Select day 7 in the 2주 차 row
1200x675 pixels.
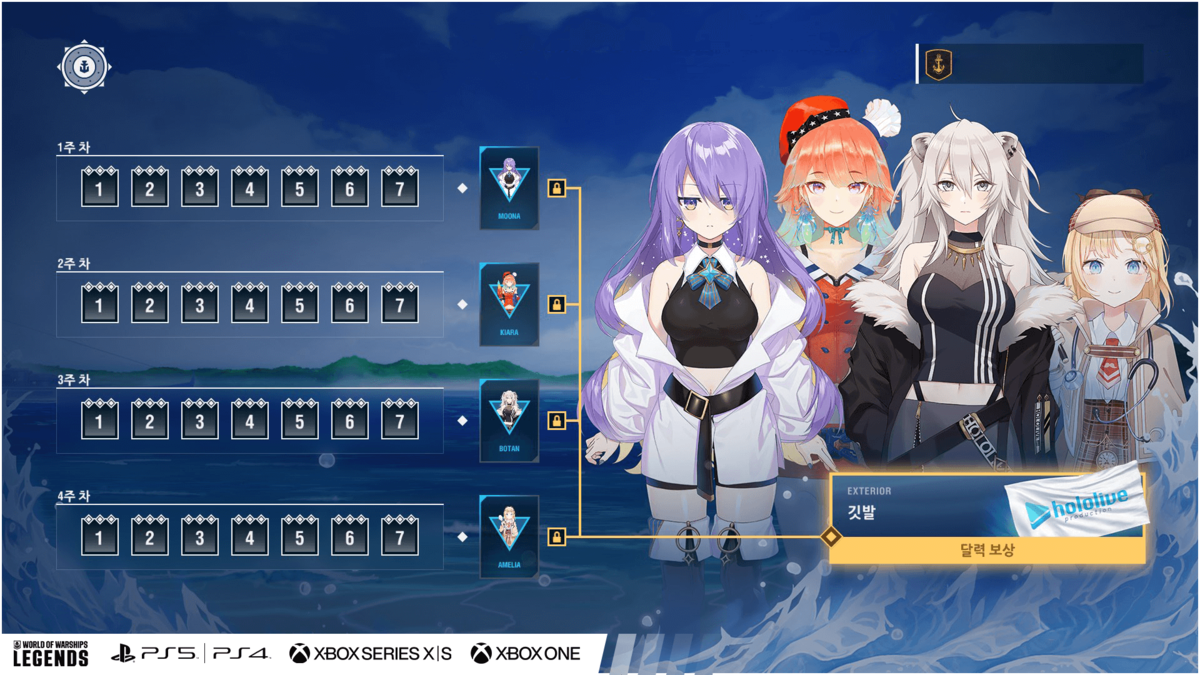click(400, 304)
